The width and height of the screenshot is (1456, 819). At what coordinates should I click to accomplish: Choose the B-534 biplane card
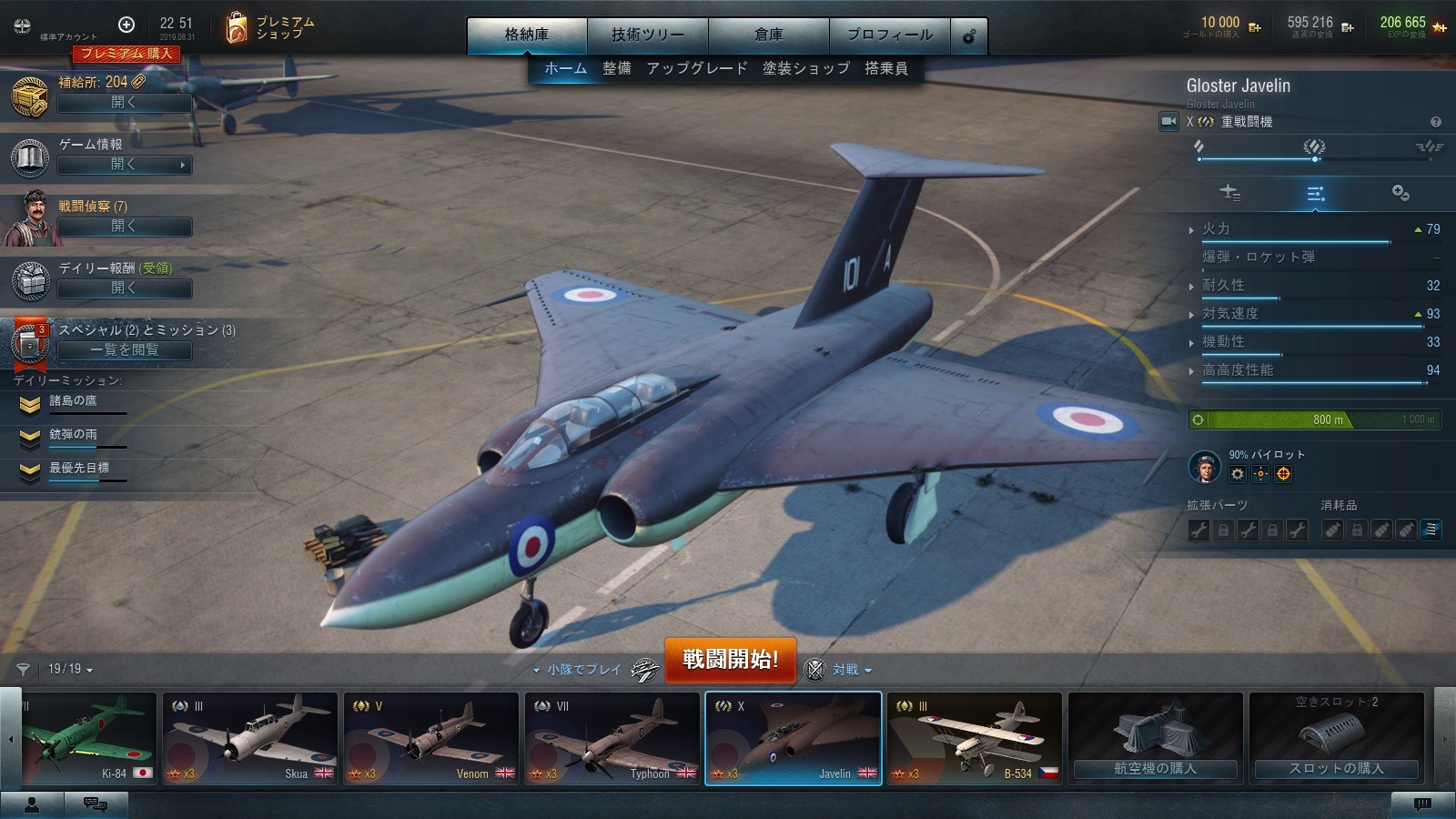click(x=974, y=738)
